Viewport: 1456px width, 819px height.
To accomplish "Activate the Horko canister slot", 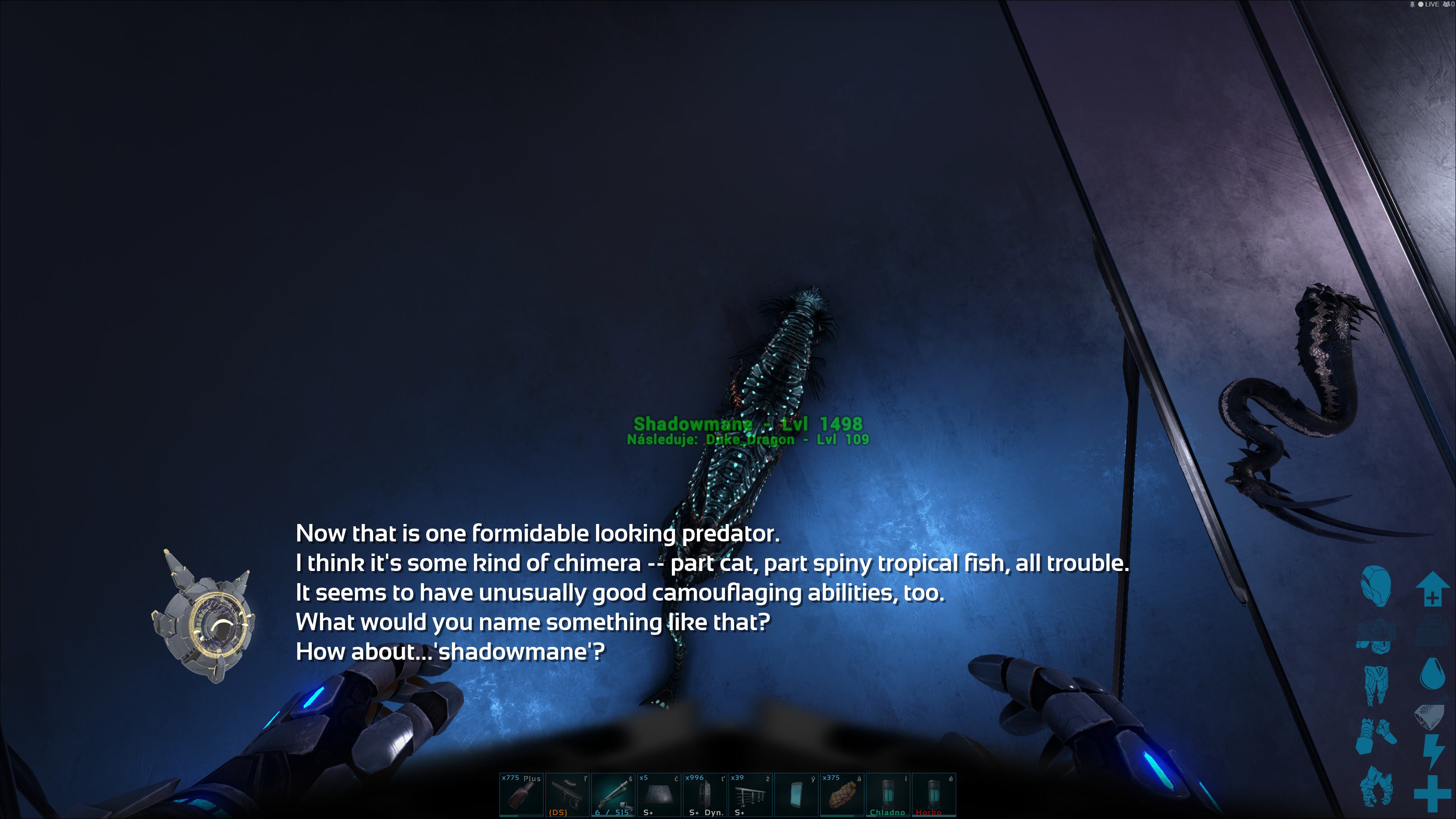I will coord(933,795).
